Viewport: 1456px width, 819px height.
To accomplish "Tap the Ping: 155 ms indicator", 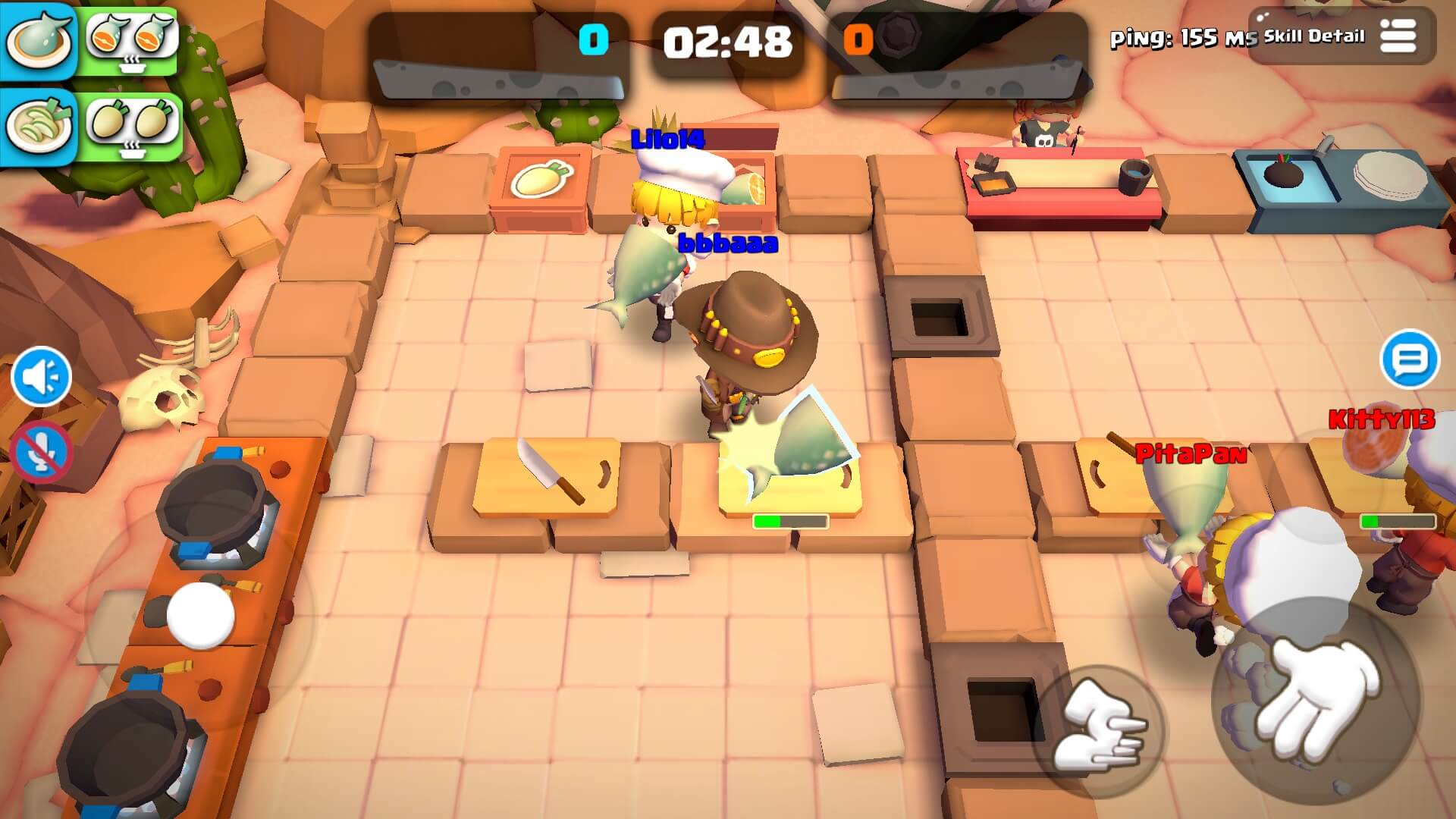I will click(x=1181, y=34).
